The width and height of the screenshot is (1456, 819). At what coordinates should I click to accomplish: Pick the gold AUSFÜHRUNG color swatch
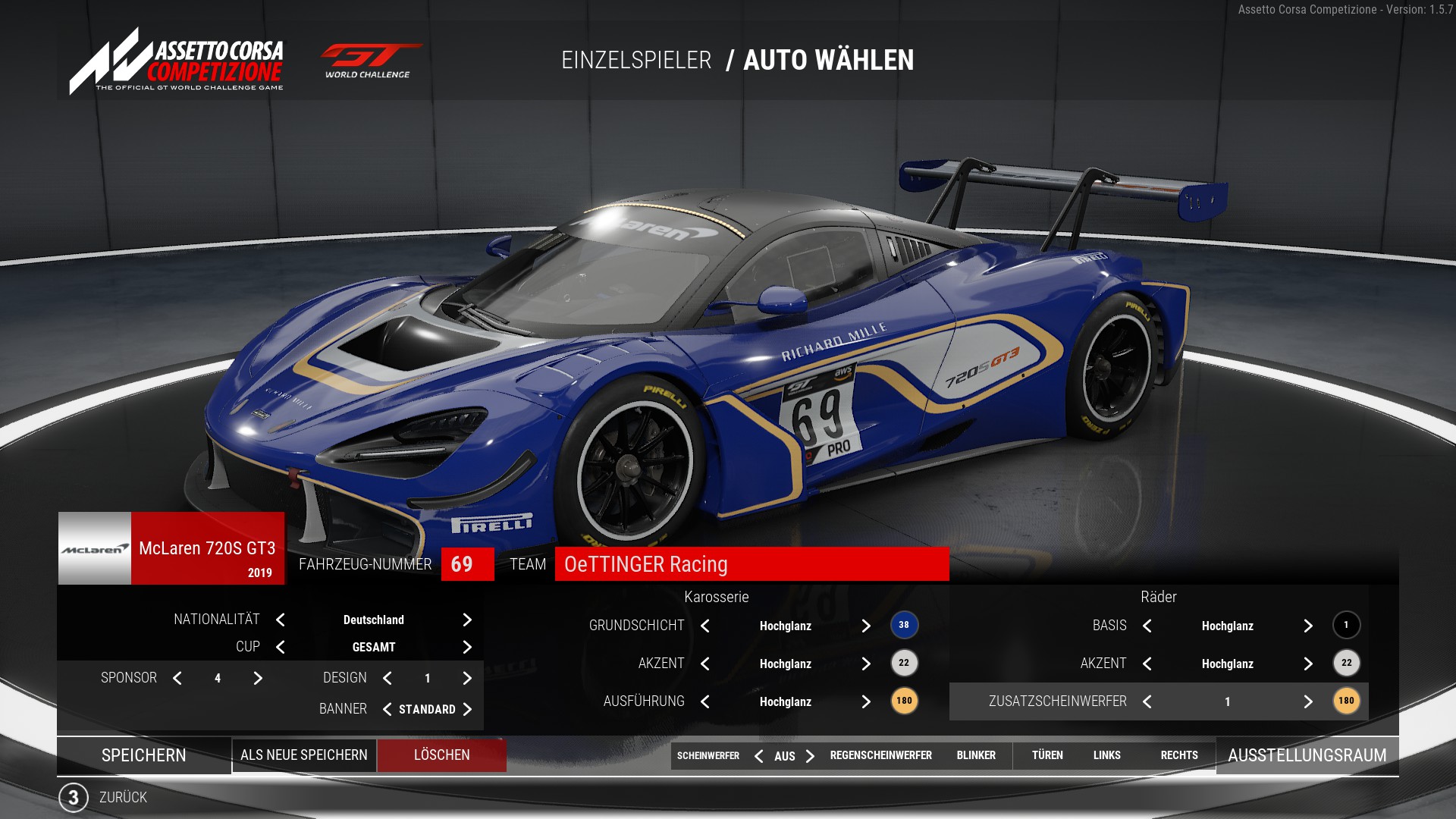(x=904, y=701)
